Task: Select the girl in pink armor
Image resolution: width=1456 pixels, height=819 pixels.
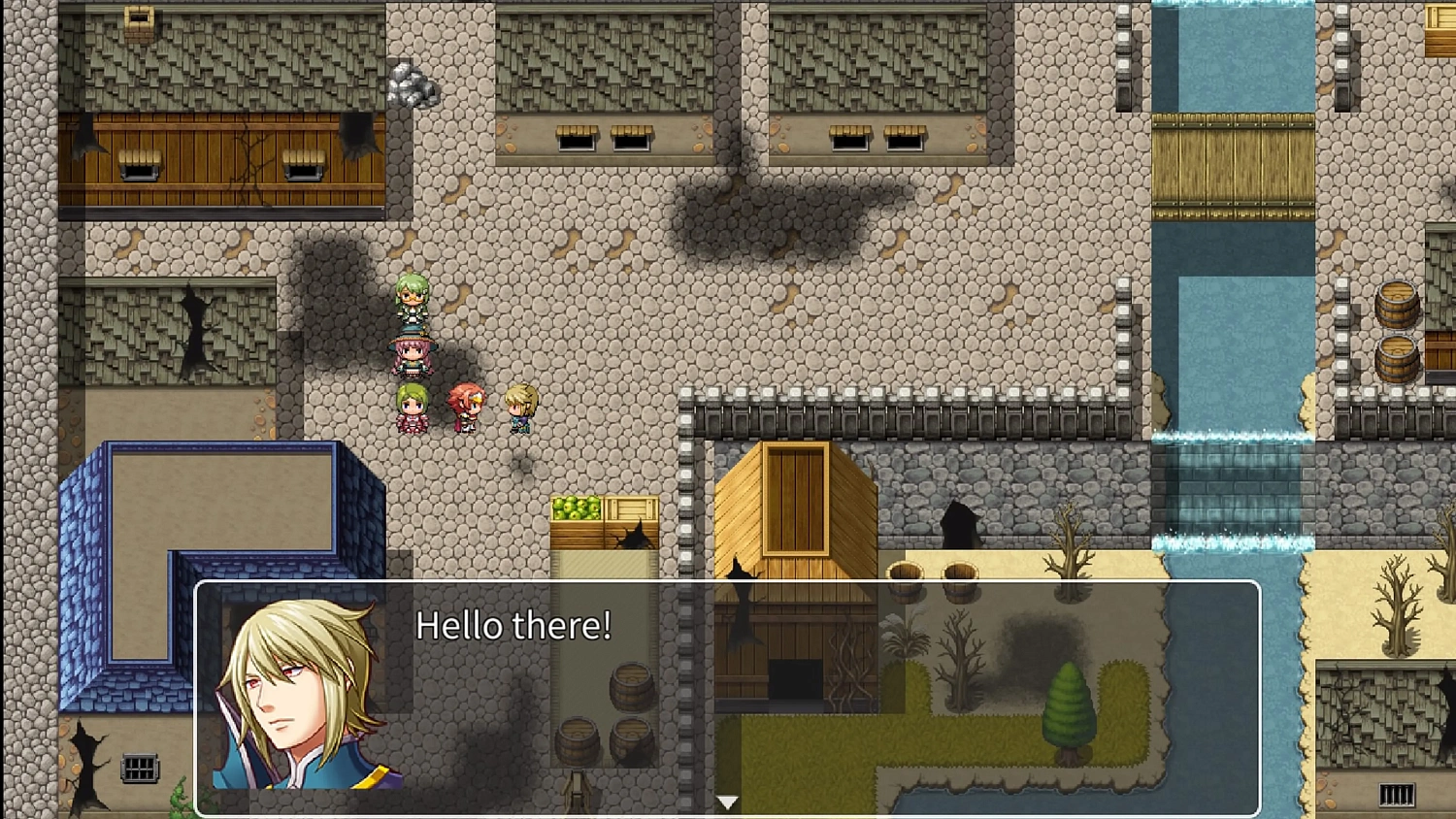Action: click(x=411, y=408)
